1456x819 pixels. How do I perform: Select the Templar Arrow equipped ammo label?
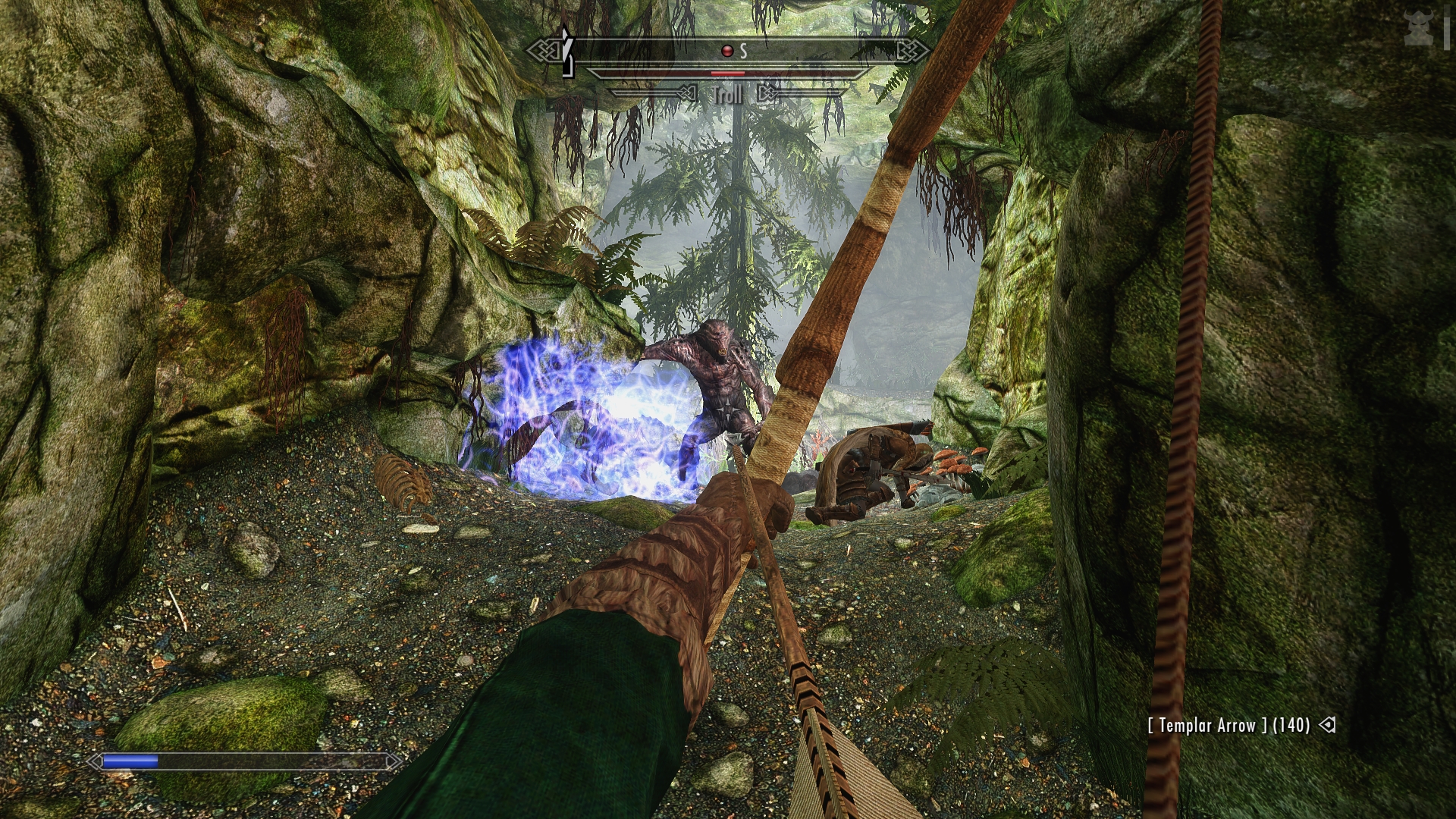click(1228, 725)
